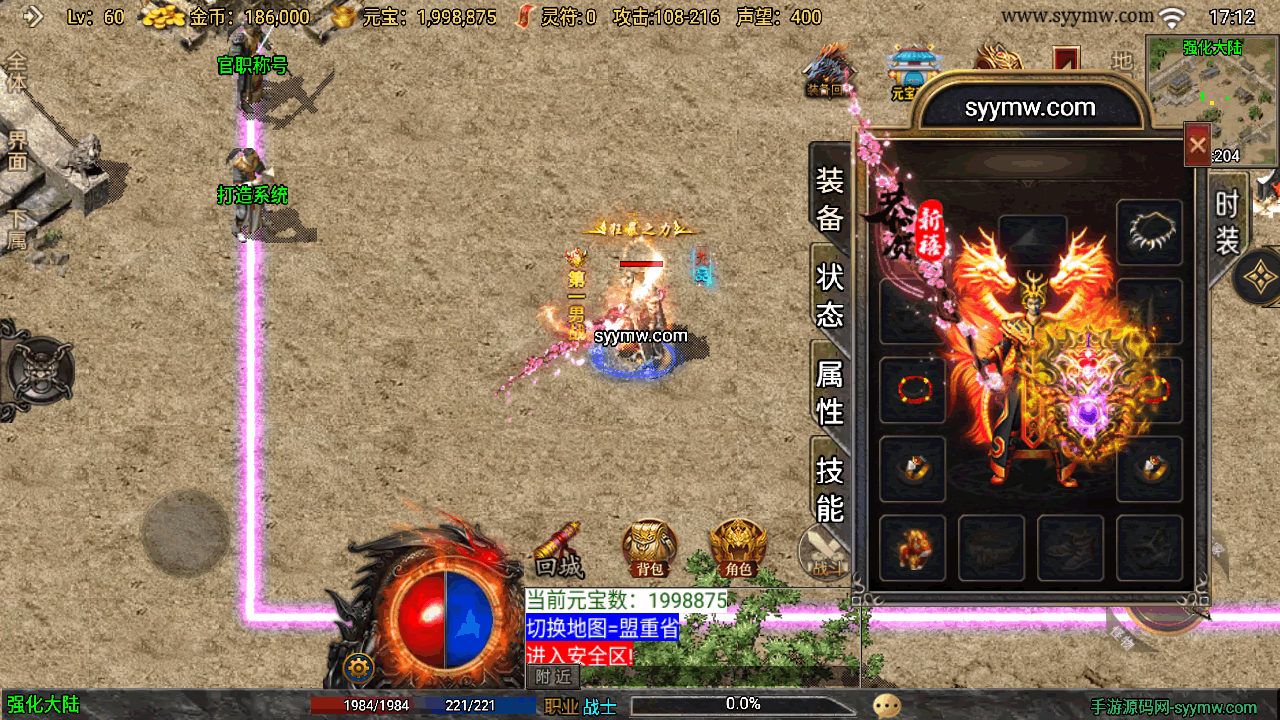Open the 元宝 shop building icon

point(910,72)
